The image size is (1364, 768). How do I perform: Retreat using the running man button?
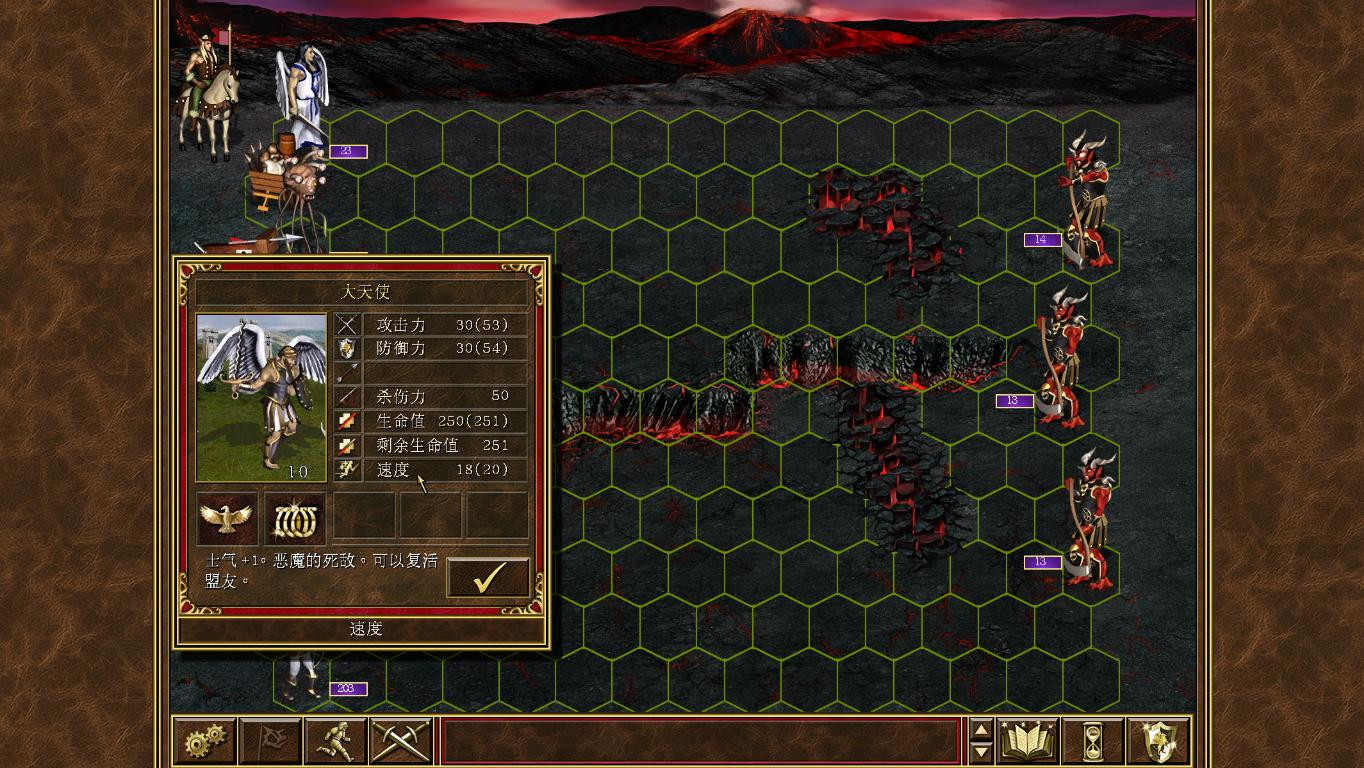[335, 741]
